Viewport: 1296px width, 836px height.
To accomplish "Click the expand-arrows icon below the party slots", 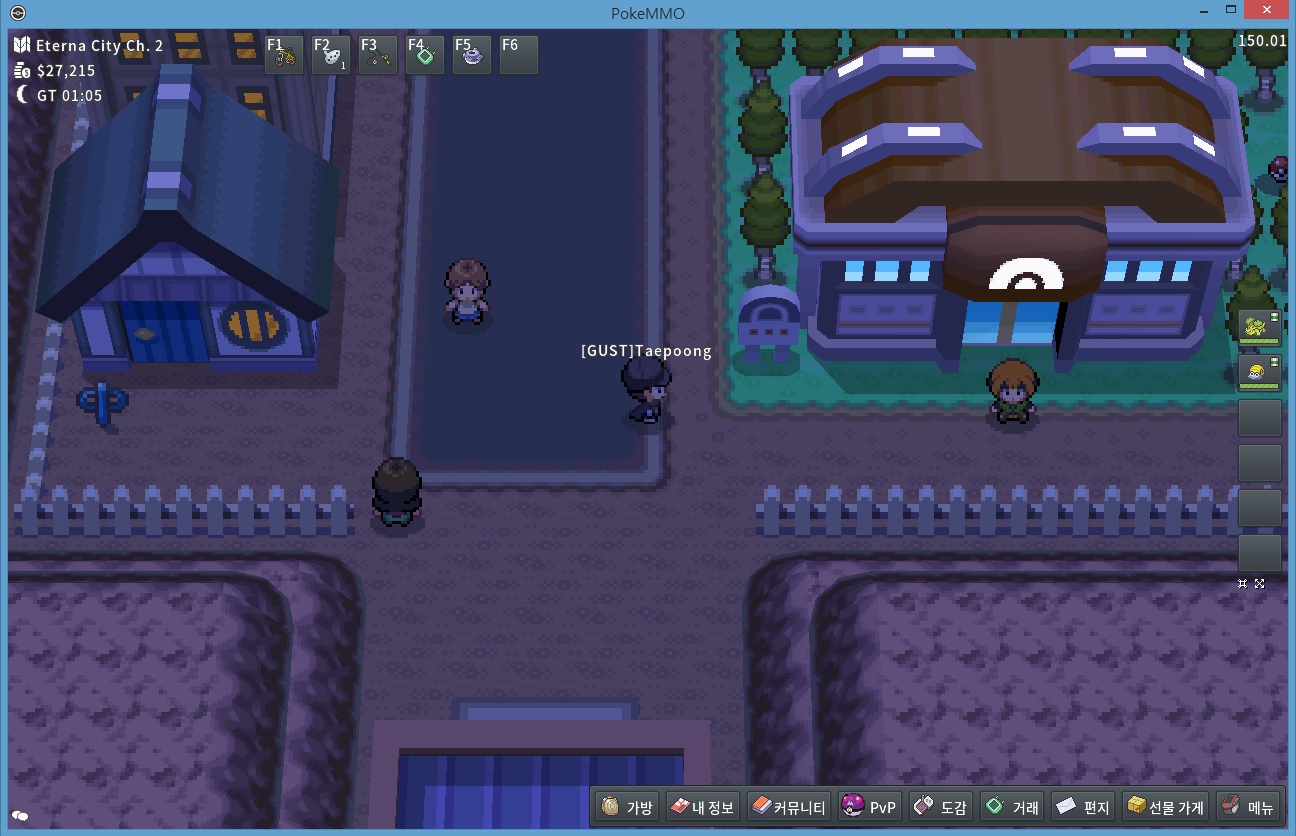I will click(1260, 583).
